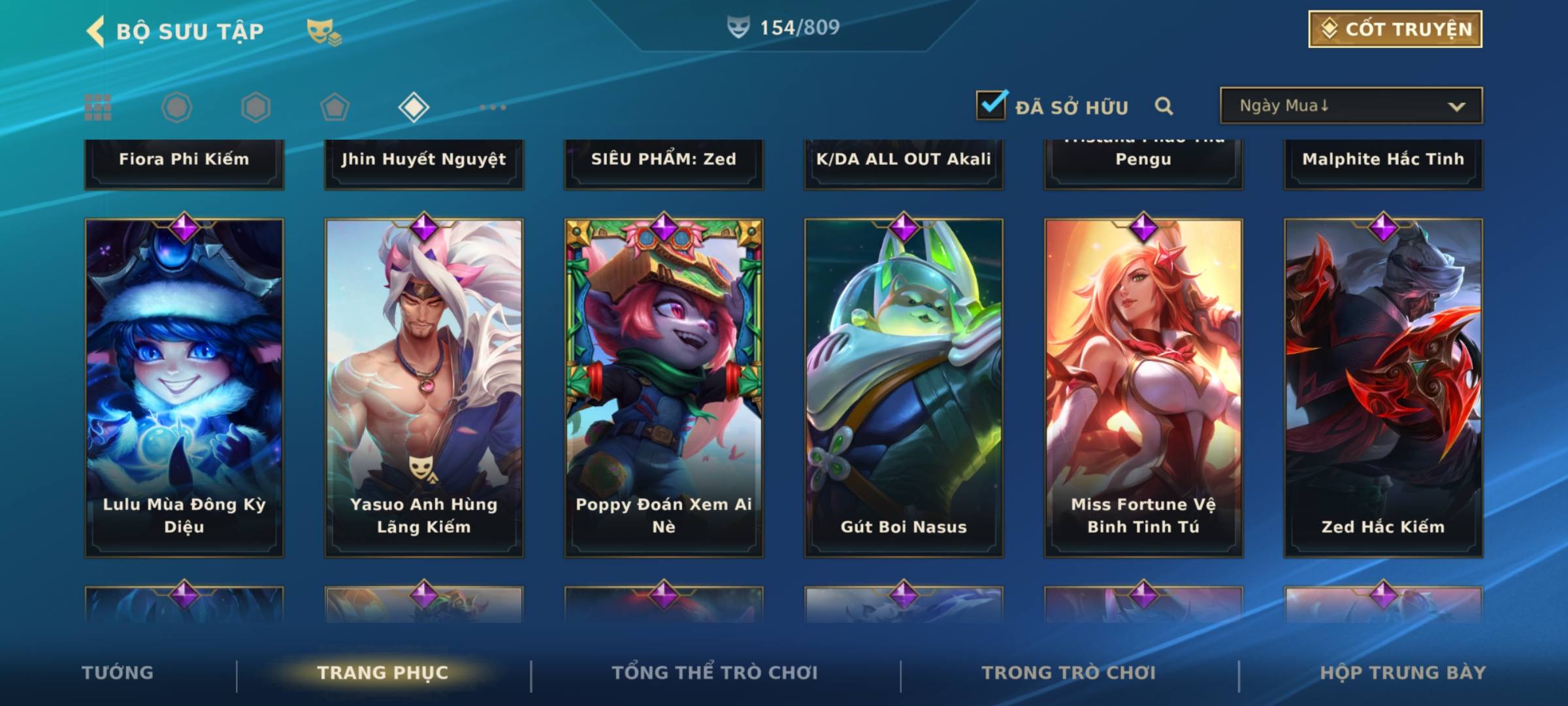Open the Zed Hắc Kiếm skin card

click(x=1383, y=387)
